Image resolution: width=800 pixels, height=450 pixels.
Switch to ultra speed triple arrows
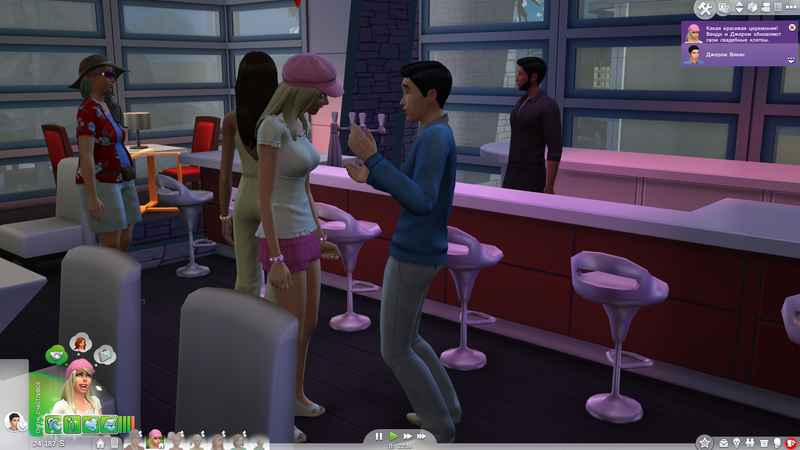pos(422,436)
